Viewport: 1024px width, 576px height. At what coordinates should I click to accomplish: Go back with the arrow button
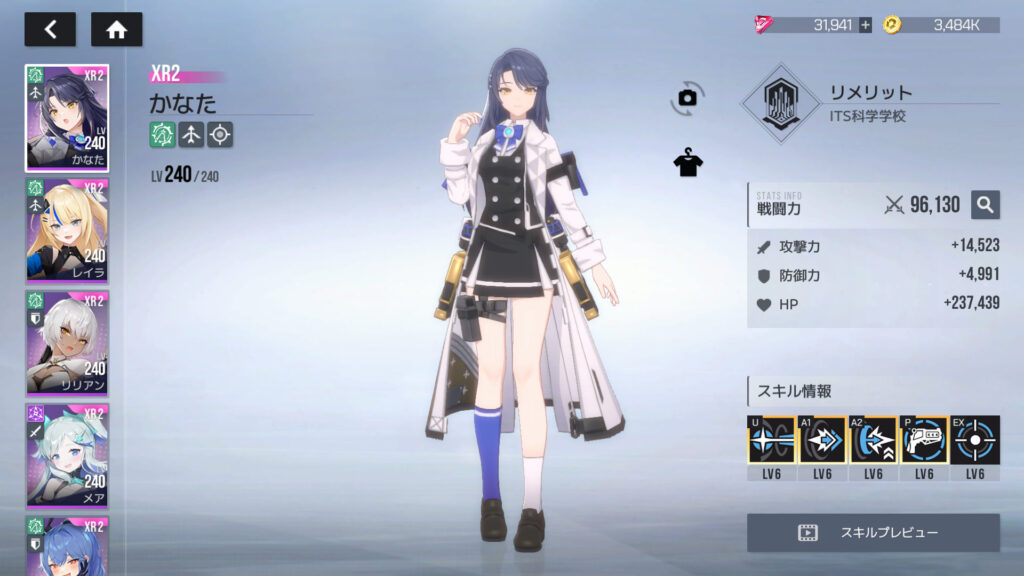tap(50, 29)
